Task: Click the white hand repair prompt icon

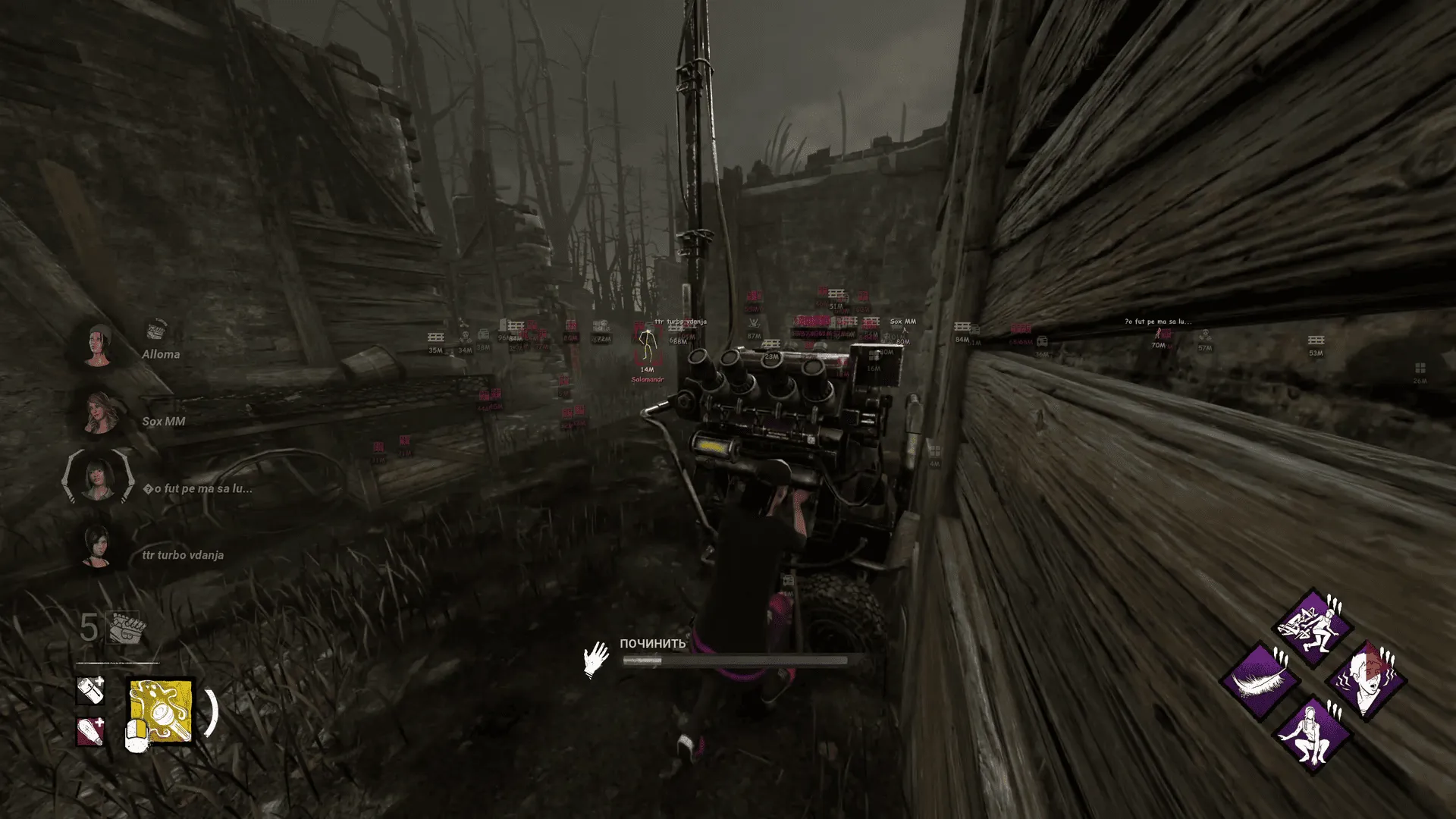Action: [x=595, y=658]
